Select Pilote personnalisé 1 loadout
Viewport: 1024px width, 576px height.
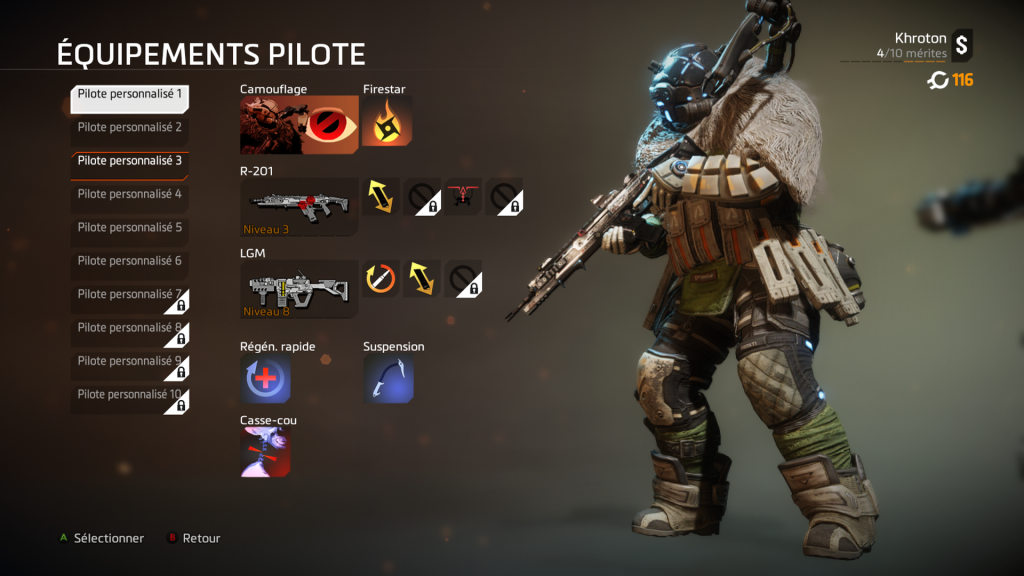[130, 94]
